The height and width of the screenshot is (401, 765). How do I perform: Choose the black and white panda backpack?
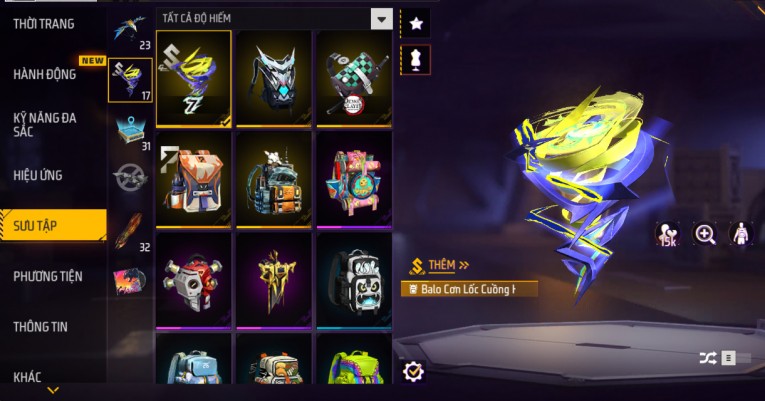pos(353,280)
